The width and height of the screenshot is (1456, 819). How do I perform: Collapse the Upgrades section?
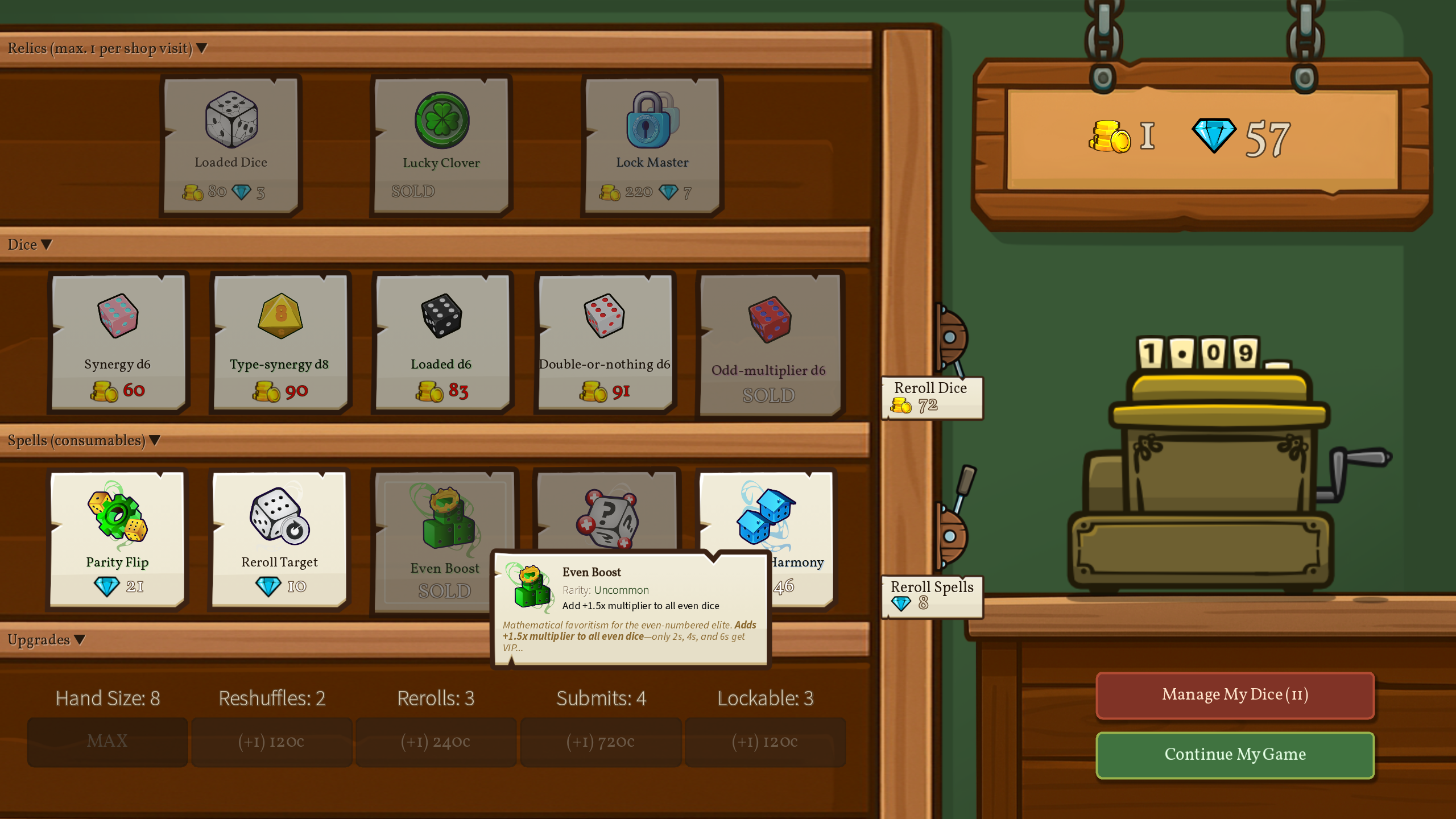[46, 640]
